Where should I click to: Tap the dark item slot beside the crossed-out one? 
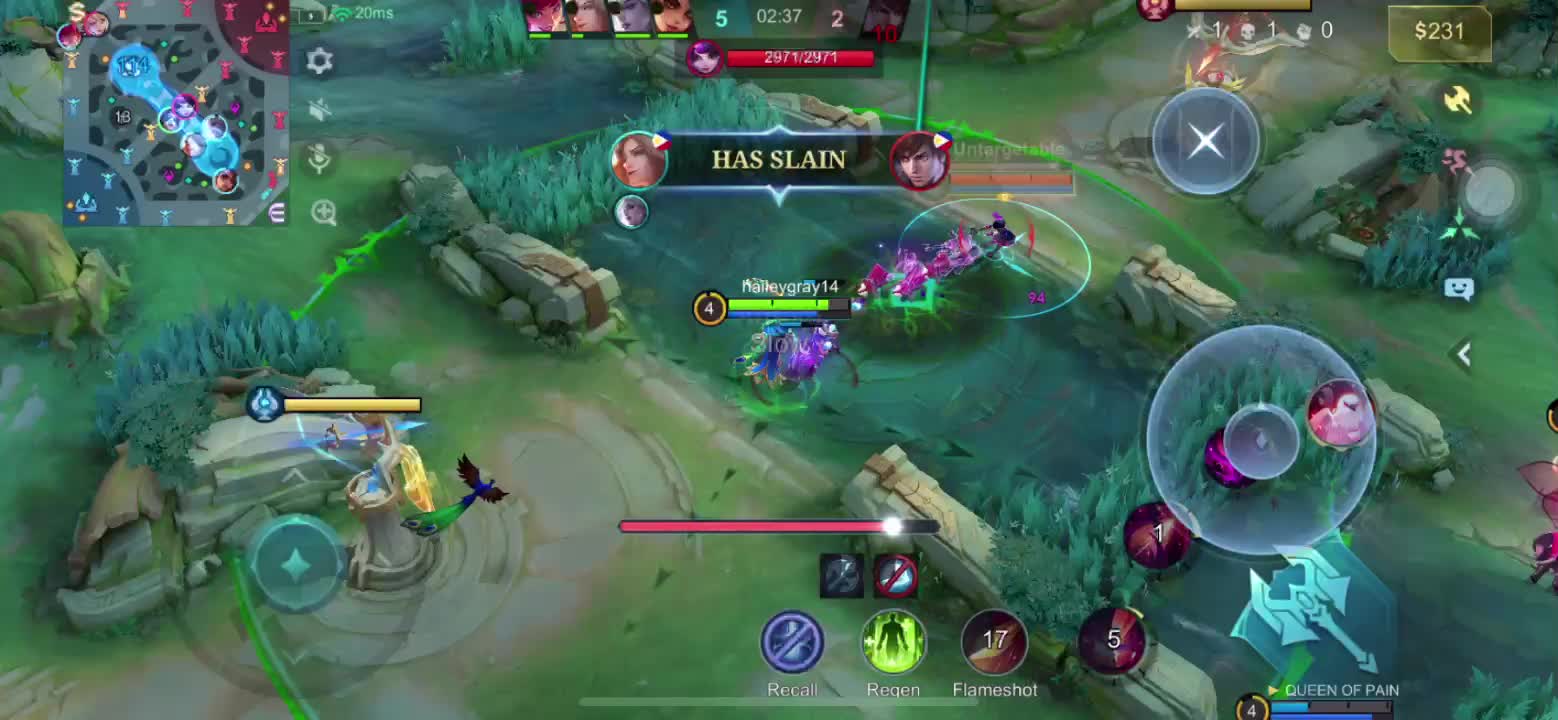pyautogui.click(x=841, y=575)
